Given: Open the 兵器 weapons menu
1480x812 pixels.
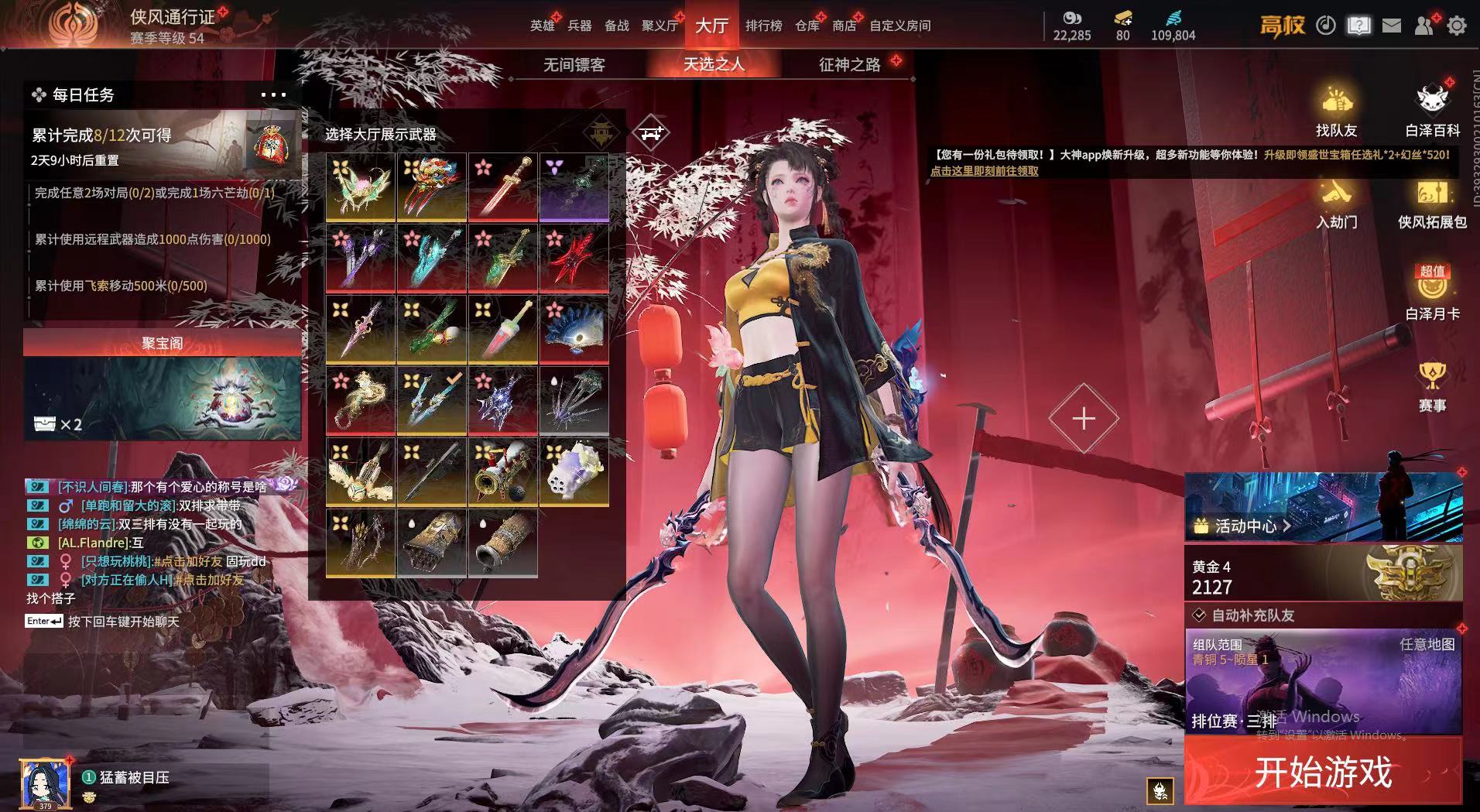Looking at the screenshot, I should tap(579, 26).
